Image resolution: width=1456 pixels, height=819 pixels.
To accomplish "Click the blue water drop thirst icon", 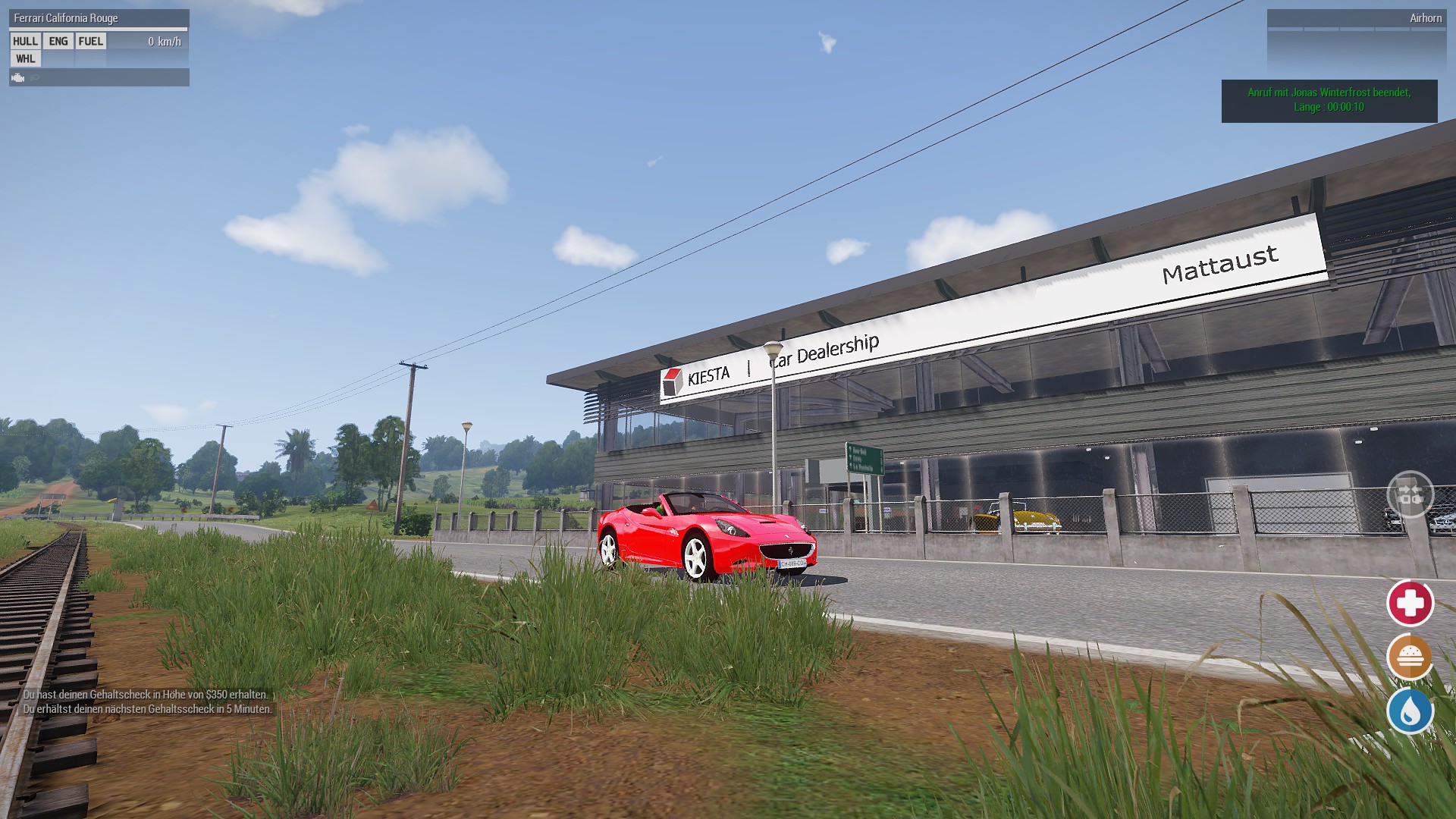I will coord(1410,711).
